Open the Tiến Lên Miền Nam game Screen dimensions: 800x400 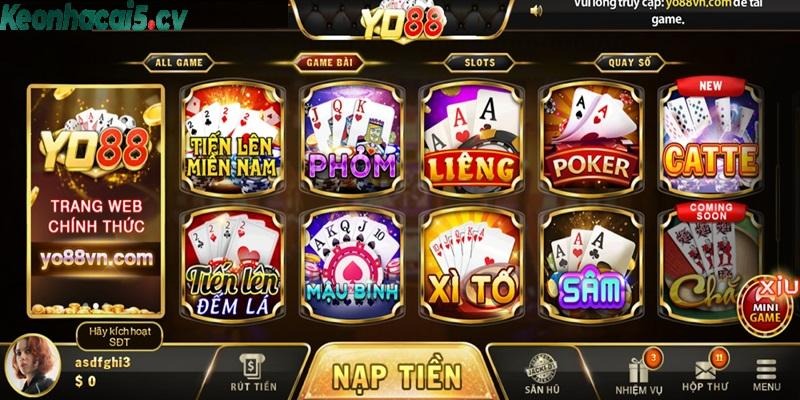tap(231, 138)
